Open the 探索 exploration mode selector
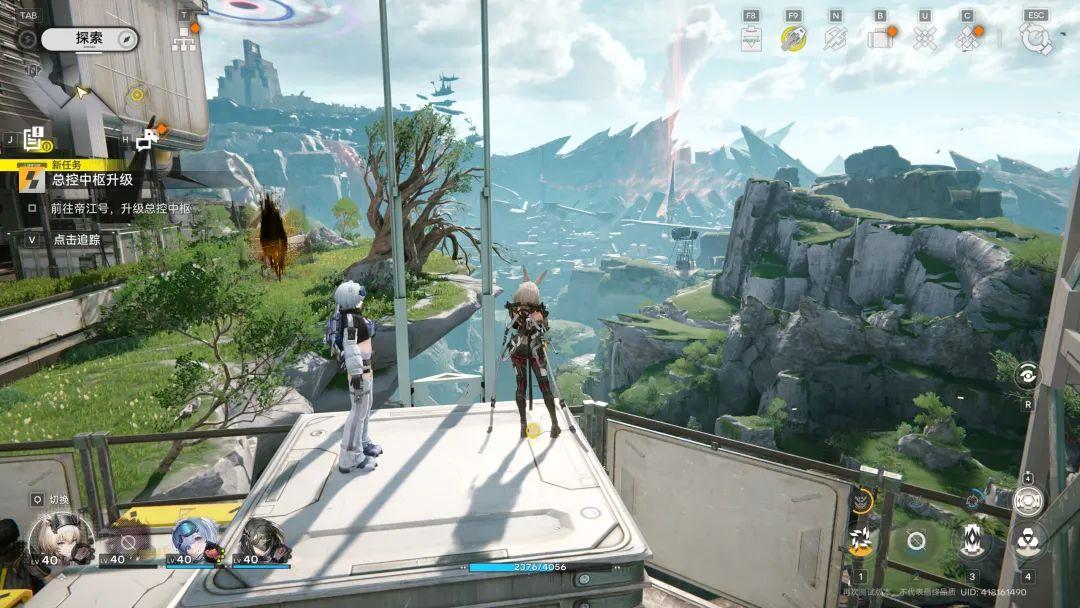This screenshot has width=1080, height=608. click(x=89, y=39)
